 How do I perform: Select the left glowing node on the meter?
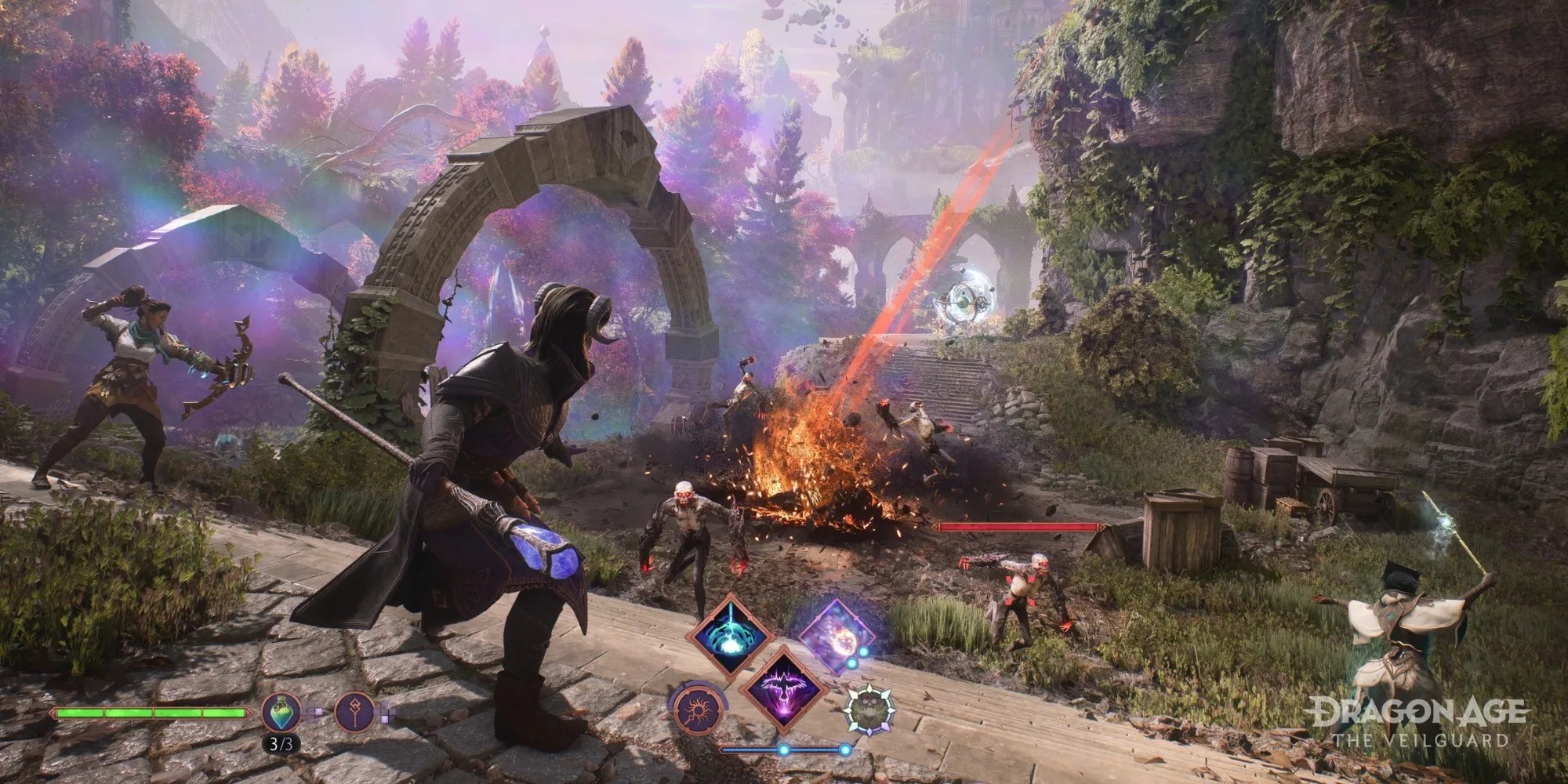click(x=783, y=750)
